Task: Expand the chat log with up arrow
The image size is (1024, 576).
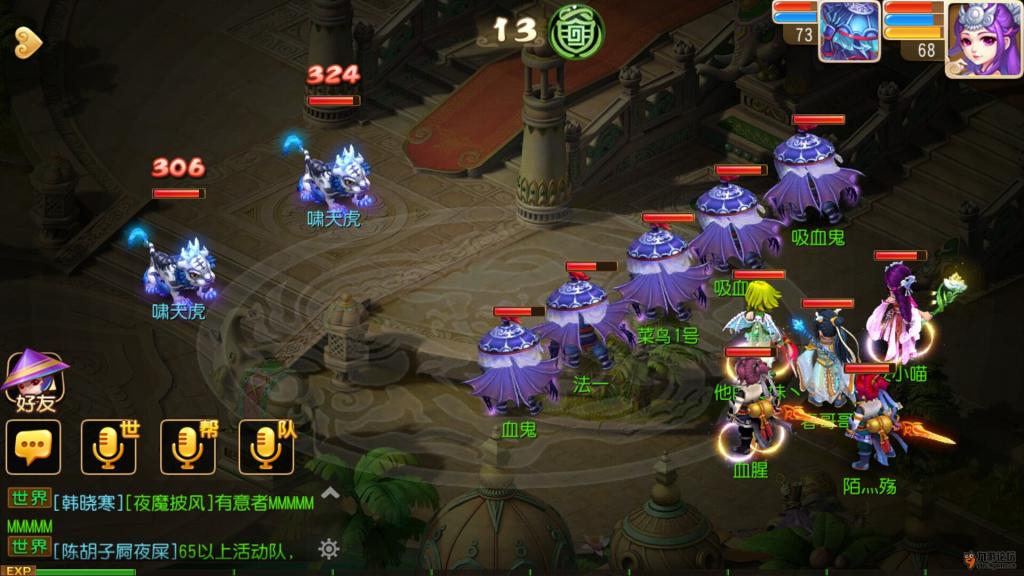Action: [330, 492]
